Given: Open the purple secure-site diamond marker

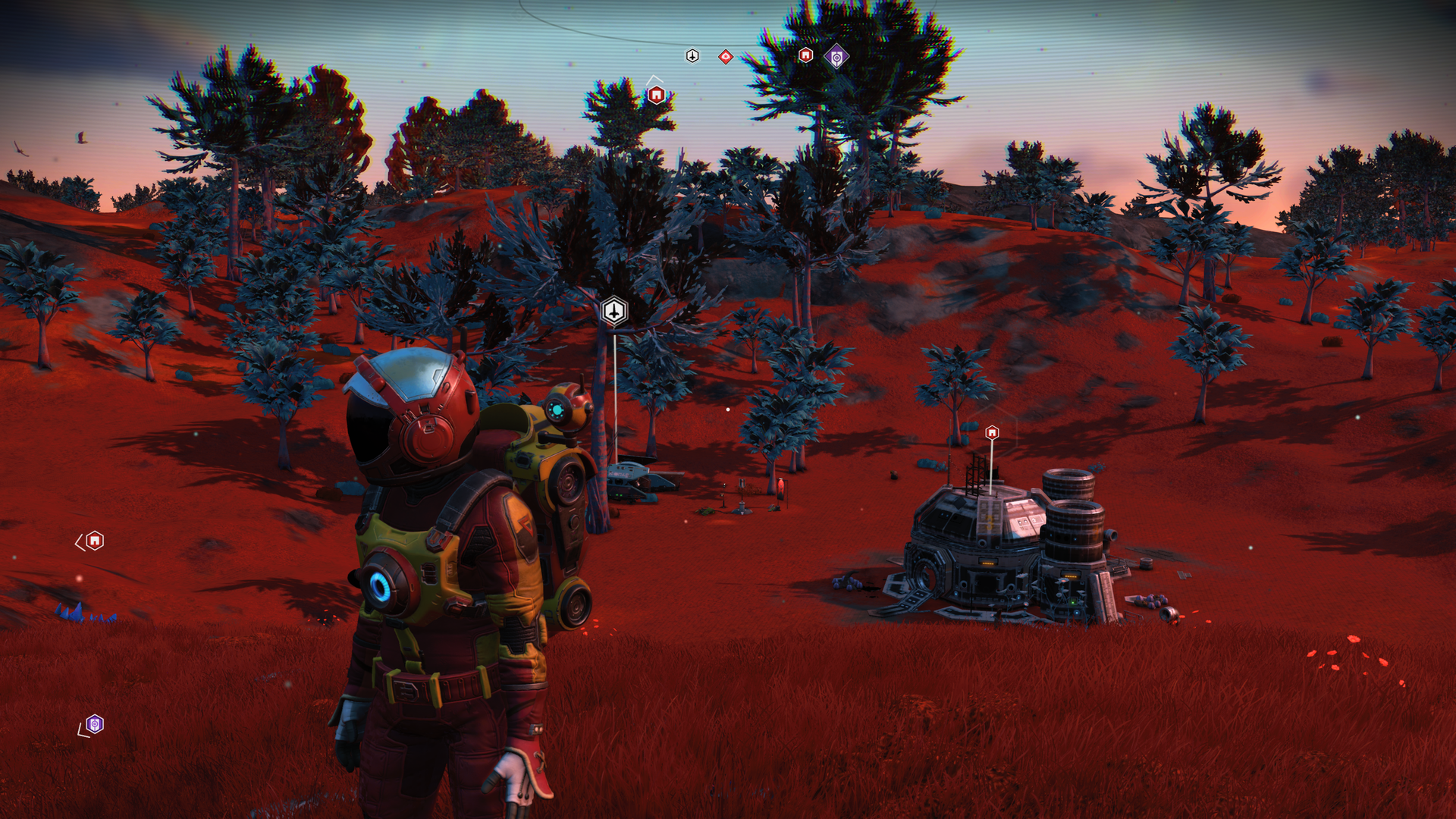Looking at the screenshot, I should (836, 57).
